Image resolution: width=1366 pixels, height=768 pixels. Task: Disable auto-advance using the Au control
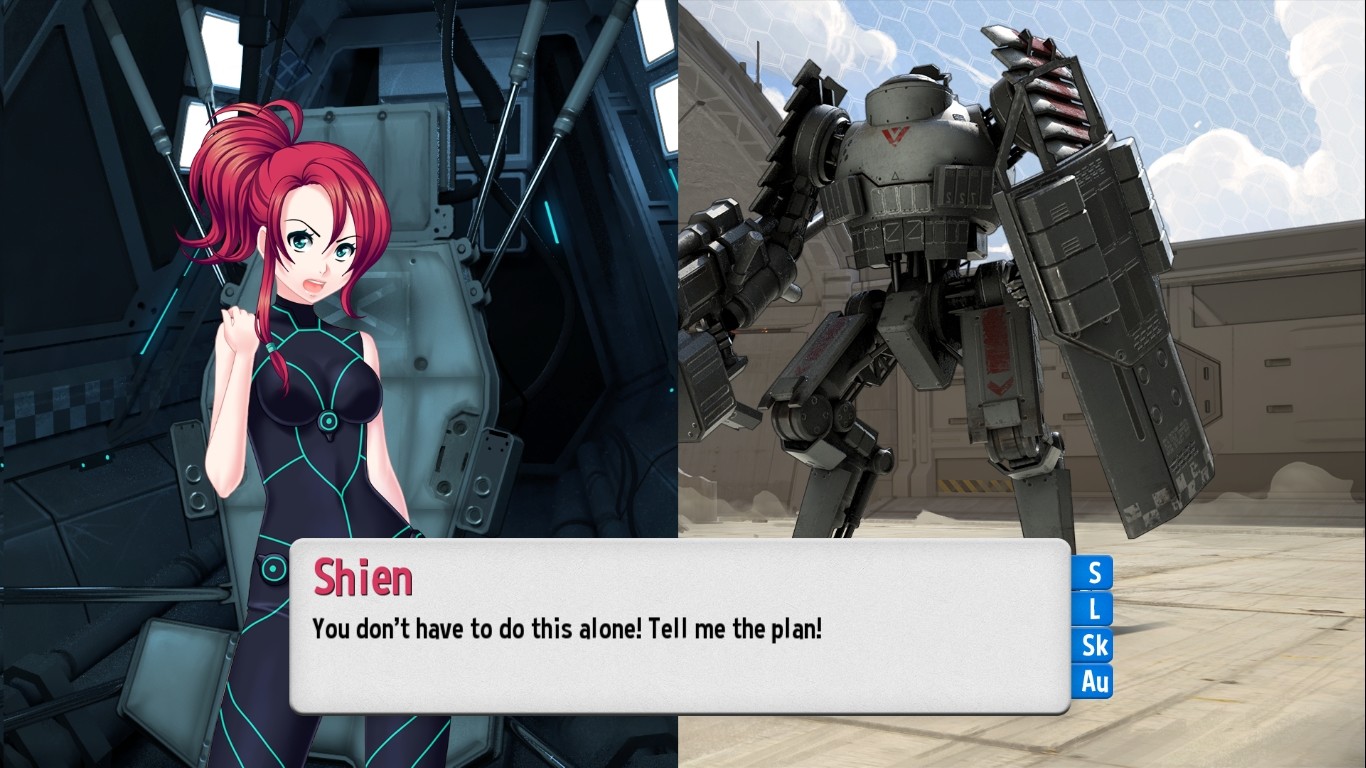pos(1092,682)
